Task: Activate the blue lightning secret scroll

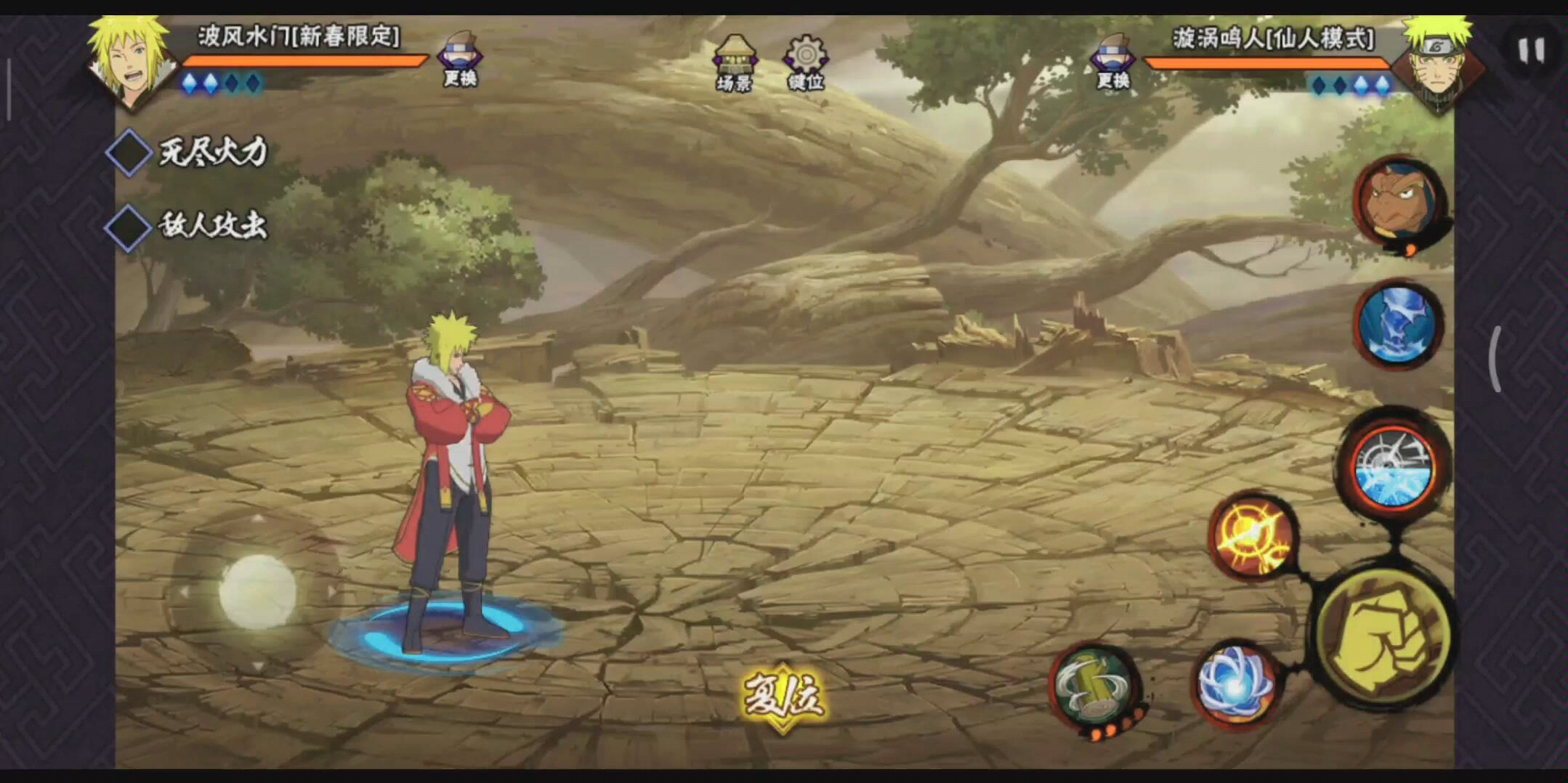Action: pyautogui.click(x=1398, y=325)
